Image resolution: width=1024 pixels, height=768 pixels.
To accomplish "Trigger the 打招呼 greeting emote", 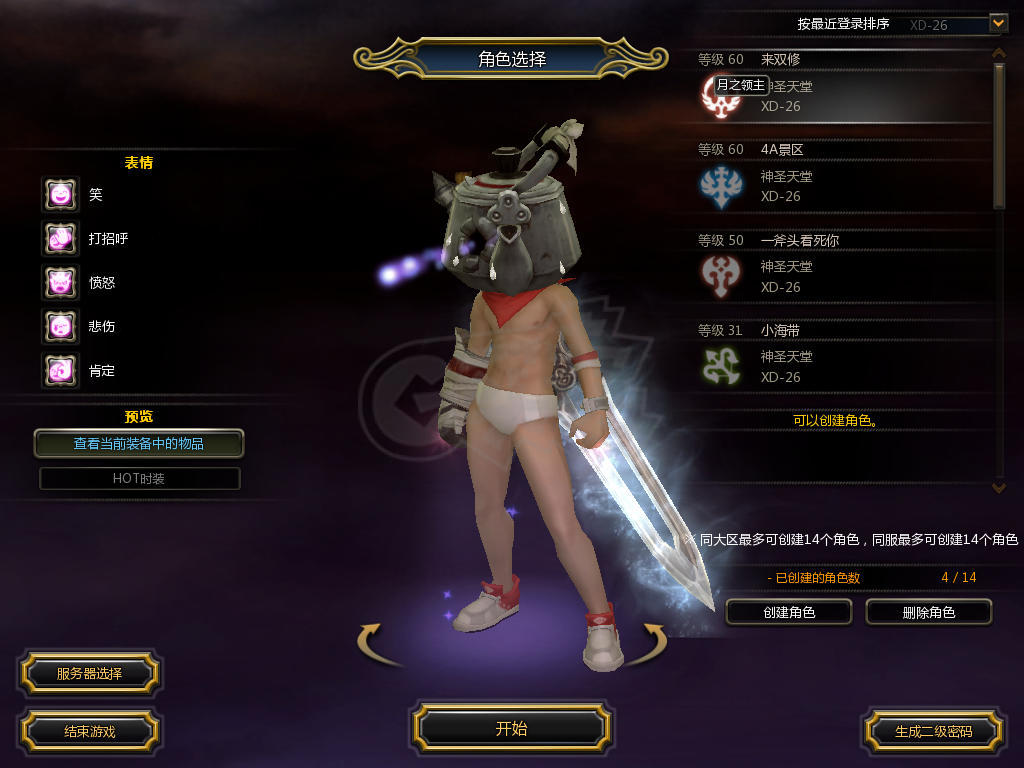I will [60, 239].
